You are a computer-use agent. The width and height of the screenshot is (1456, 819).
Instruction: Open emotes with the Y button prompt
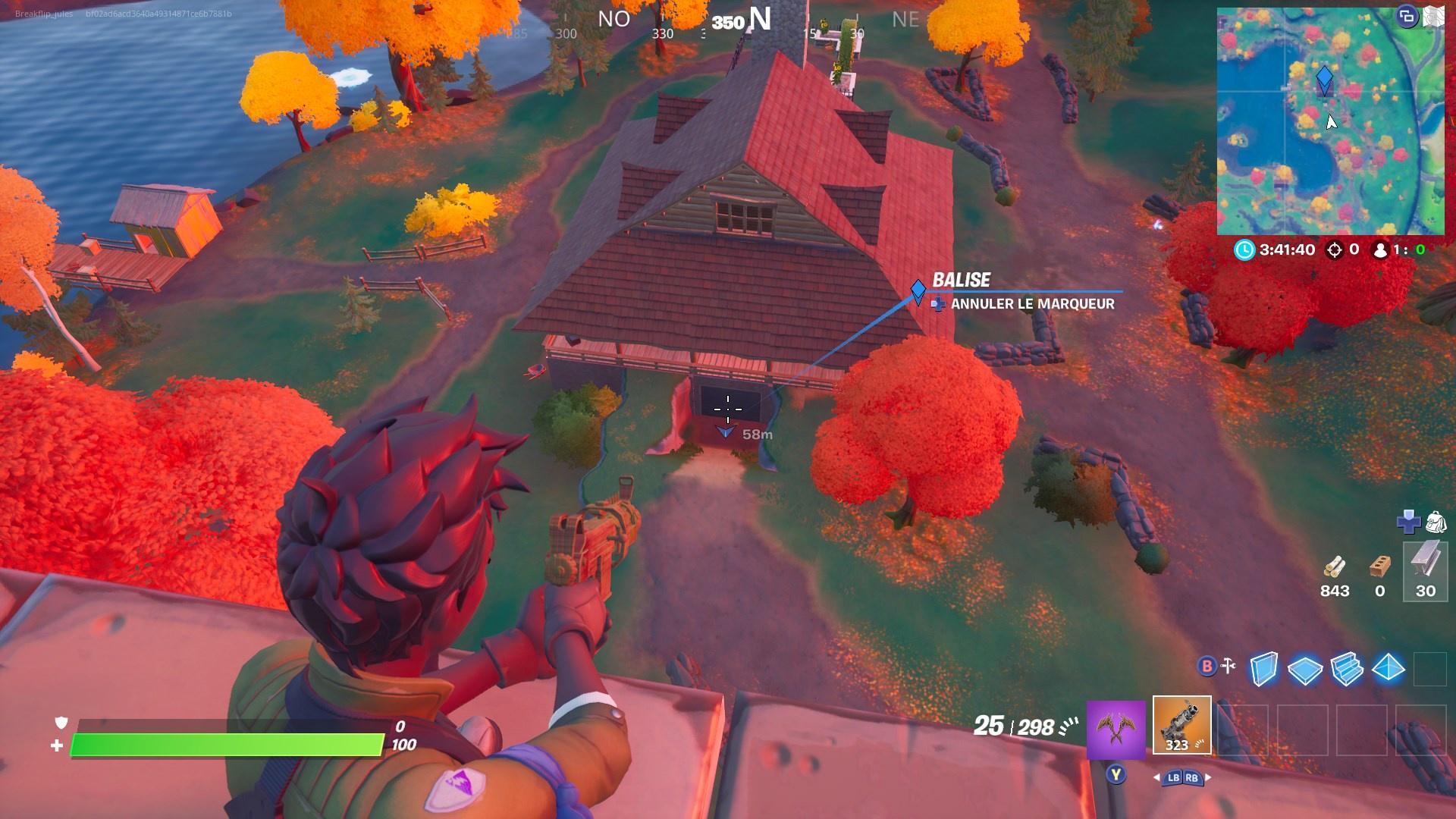tap(1116, 775)
